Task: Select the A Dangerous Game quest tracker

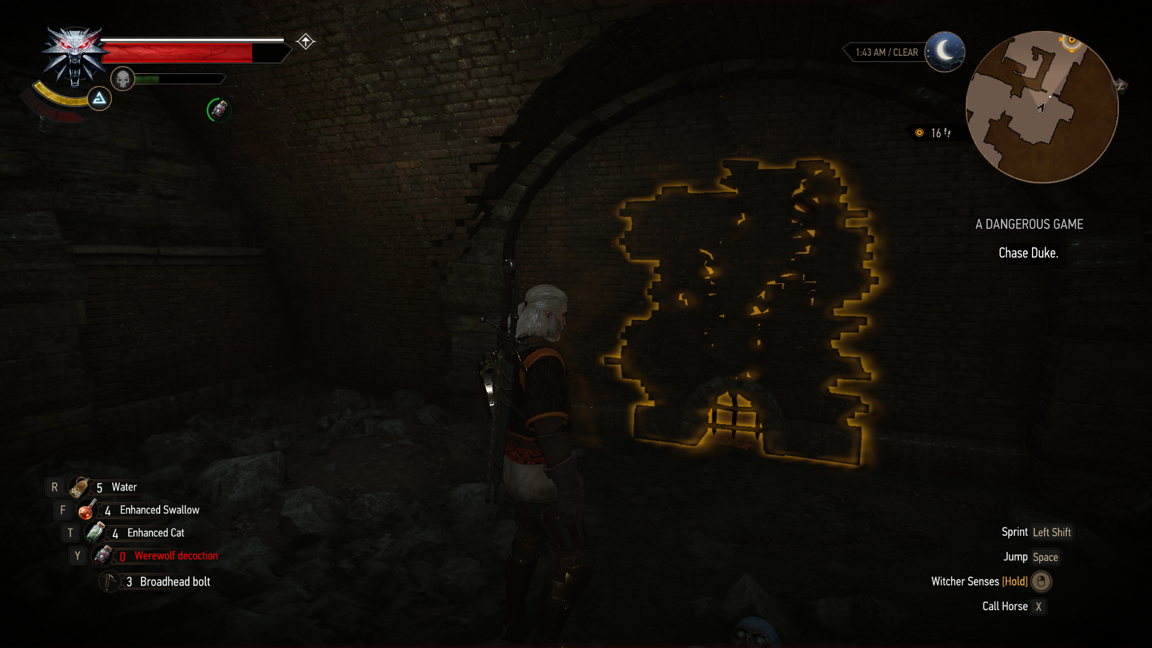Action: (1028, 225)
